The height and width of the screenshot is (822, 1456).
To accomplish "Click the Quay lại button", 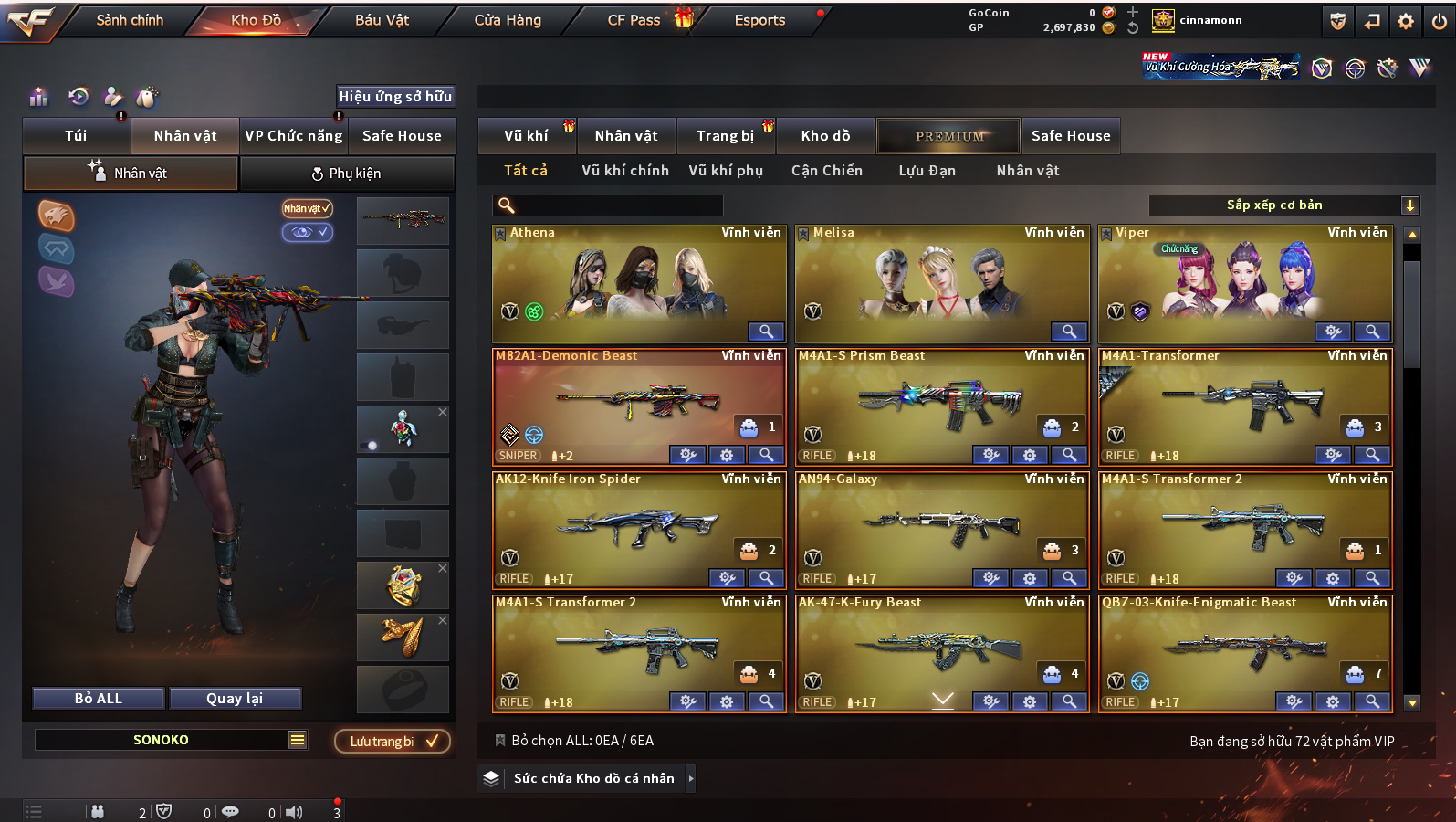I will [235, 699].
